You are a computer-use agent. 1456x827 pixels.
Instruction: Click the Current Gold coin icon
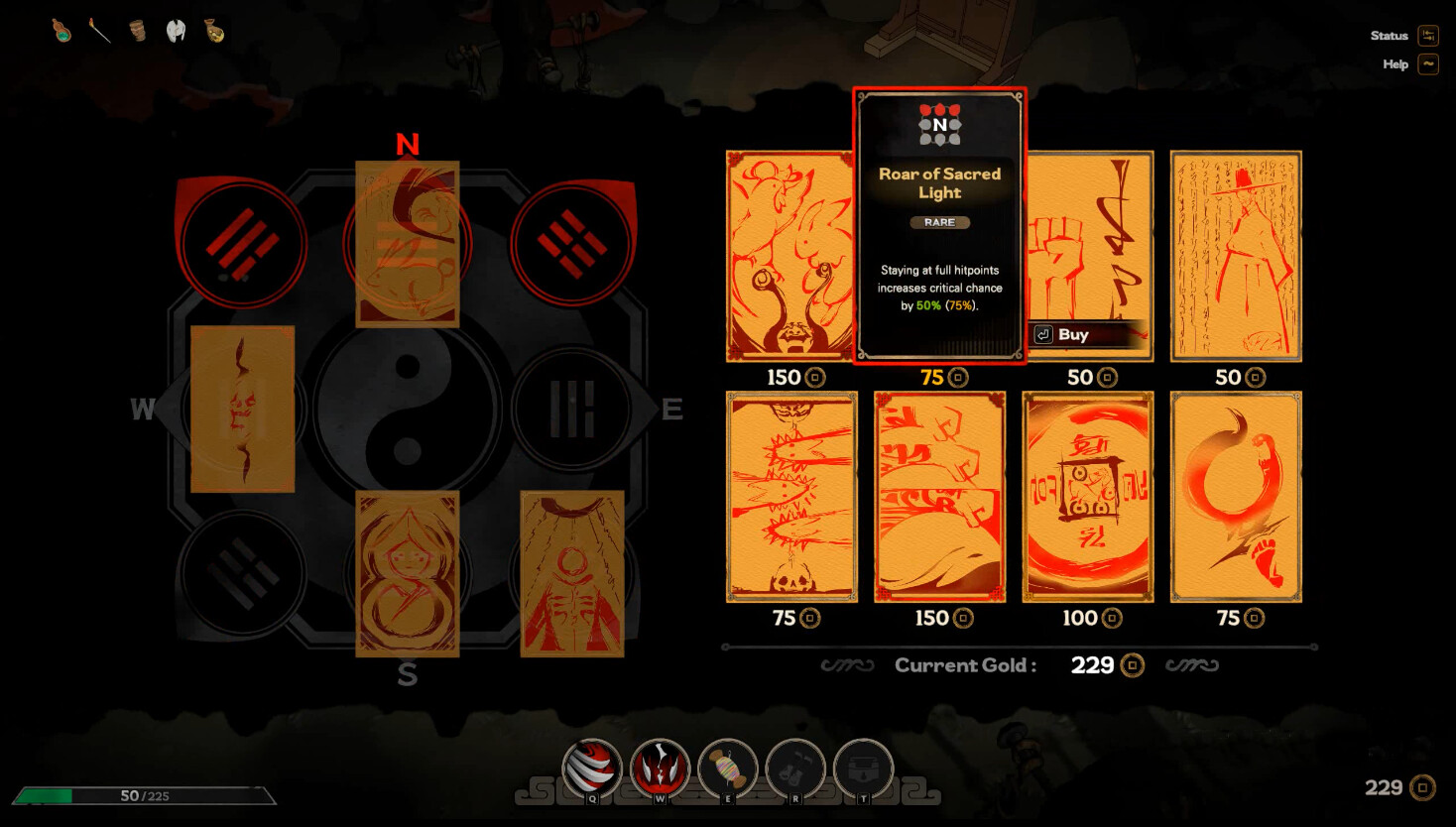coord(1131,665)
